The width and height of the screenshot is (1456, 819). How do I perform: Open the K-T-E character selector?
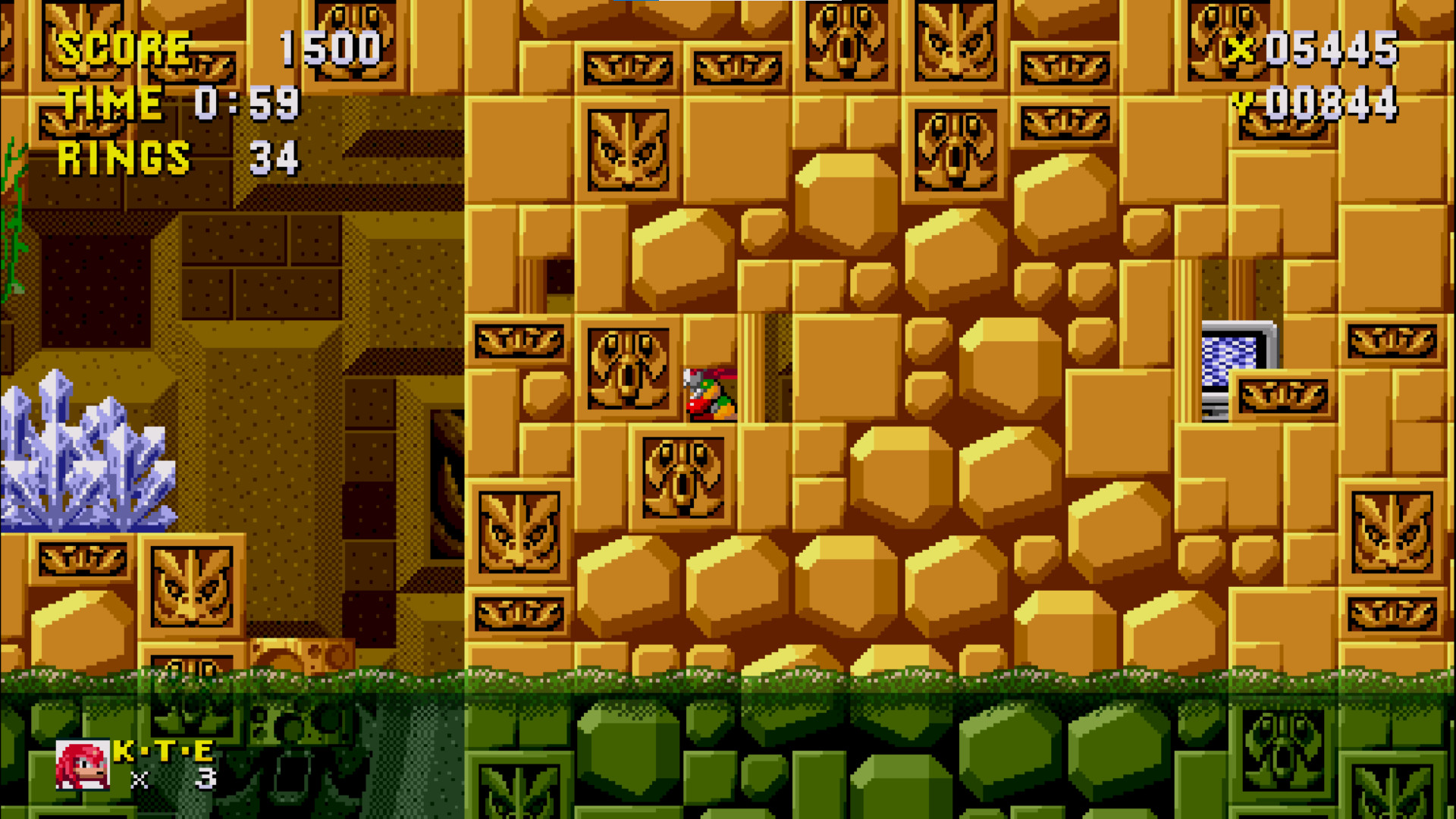click(162, 754)
